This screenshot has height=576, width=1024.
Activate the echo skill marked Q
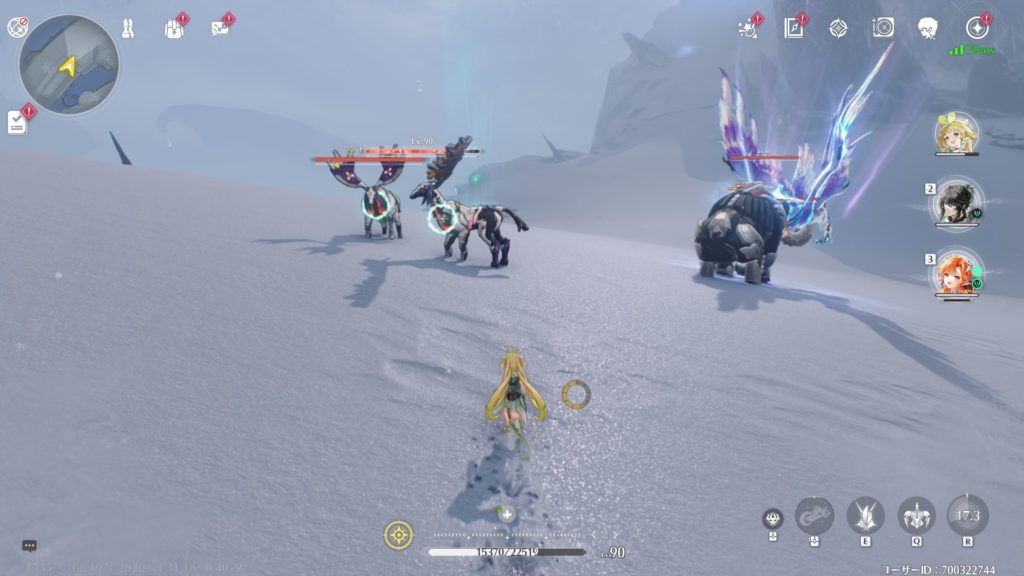point(916,515)
